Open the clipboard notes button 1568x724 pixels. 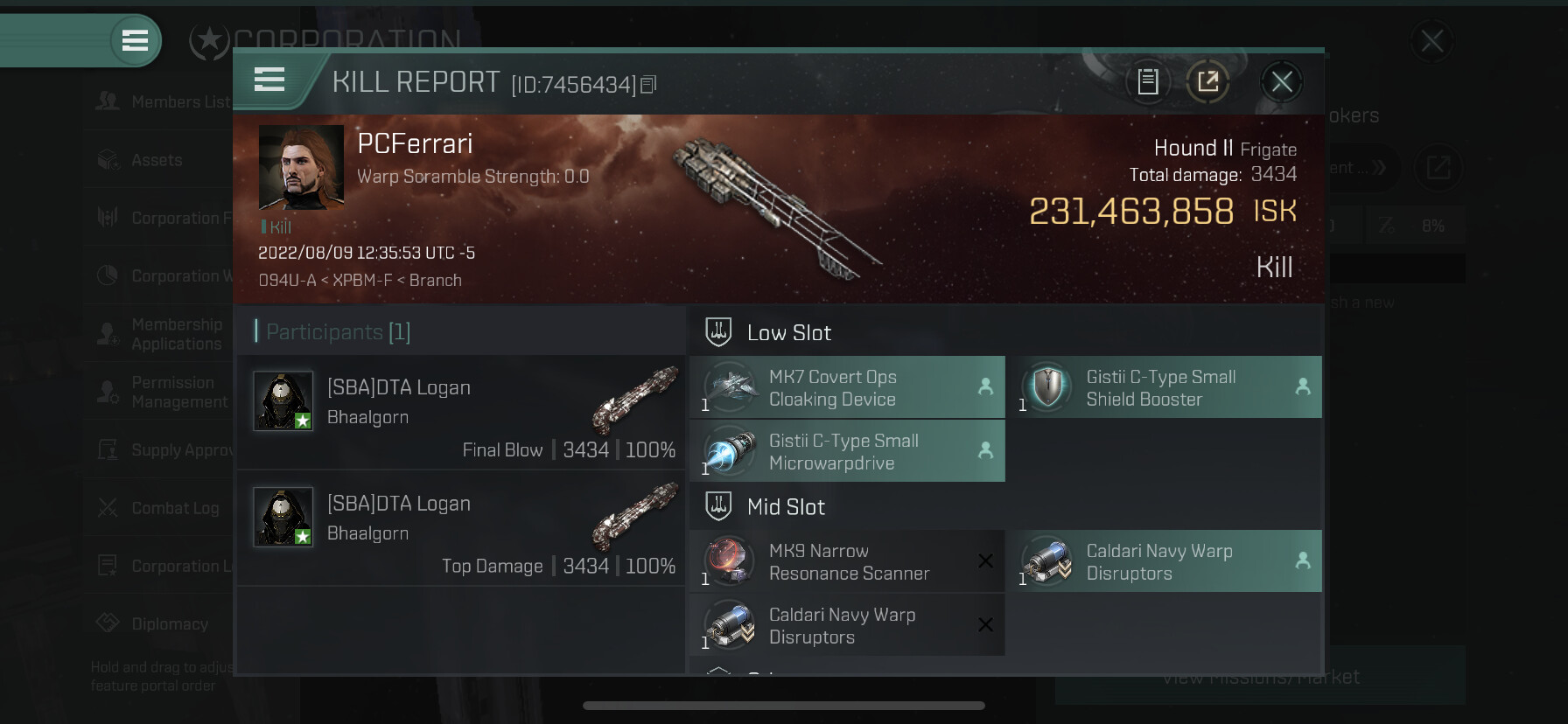[1147, 82]
